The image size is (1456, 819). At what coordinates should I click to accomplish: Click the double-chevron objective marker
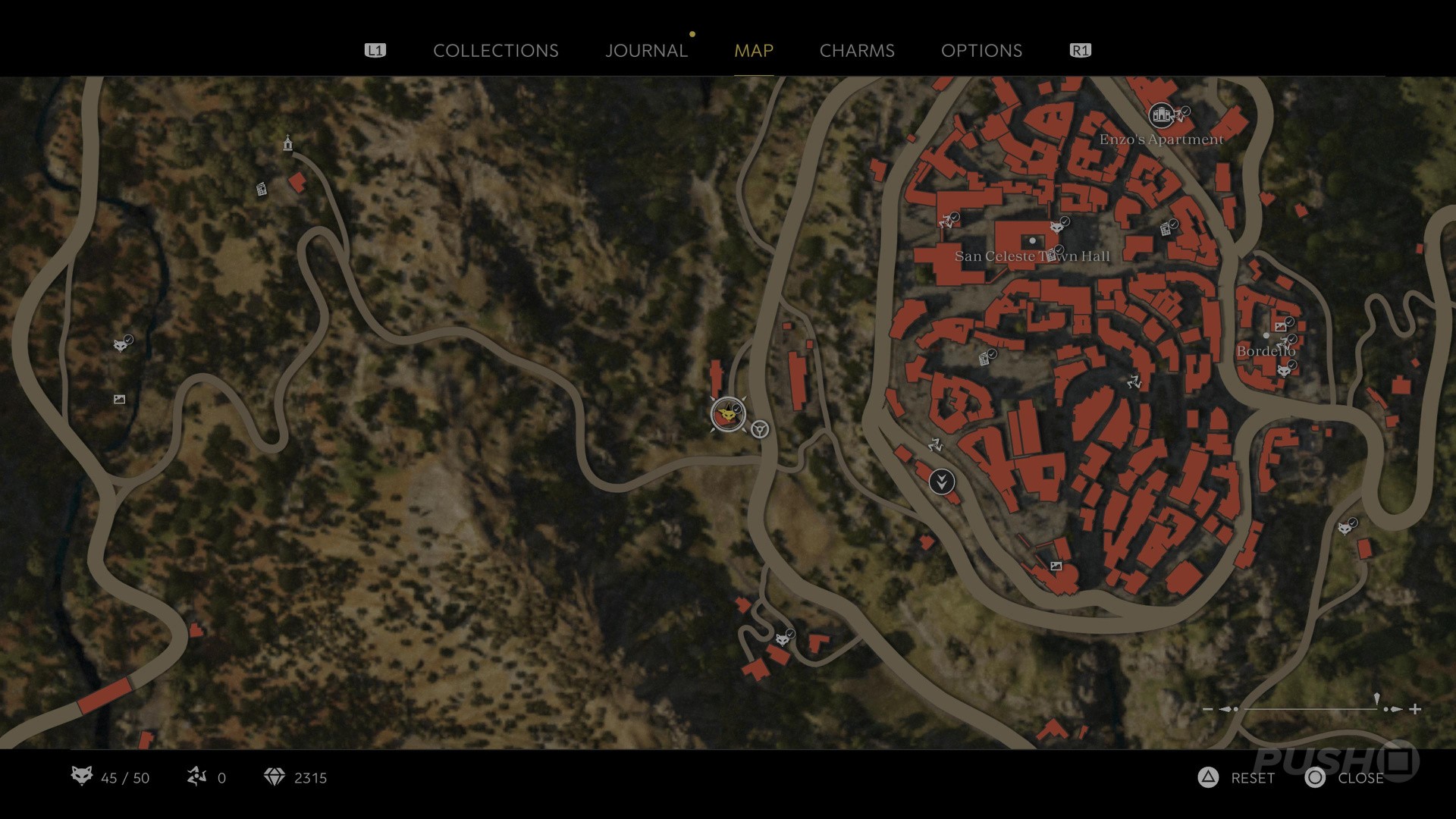[942, 482]
